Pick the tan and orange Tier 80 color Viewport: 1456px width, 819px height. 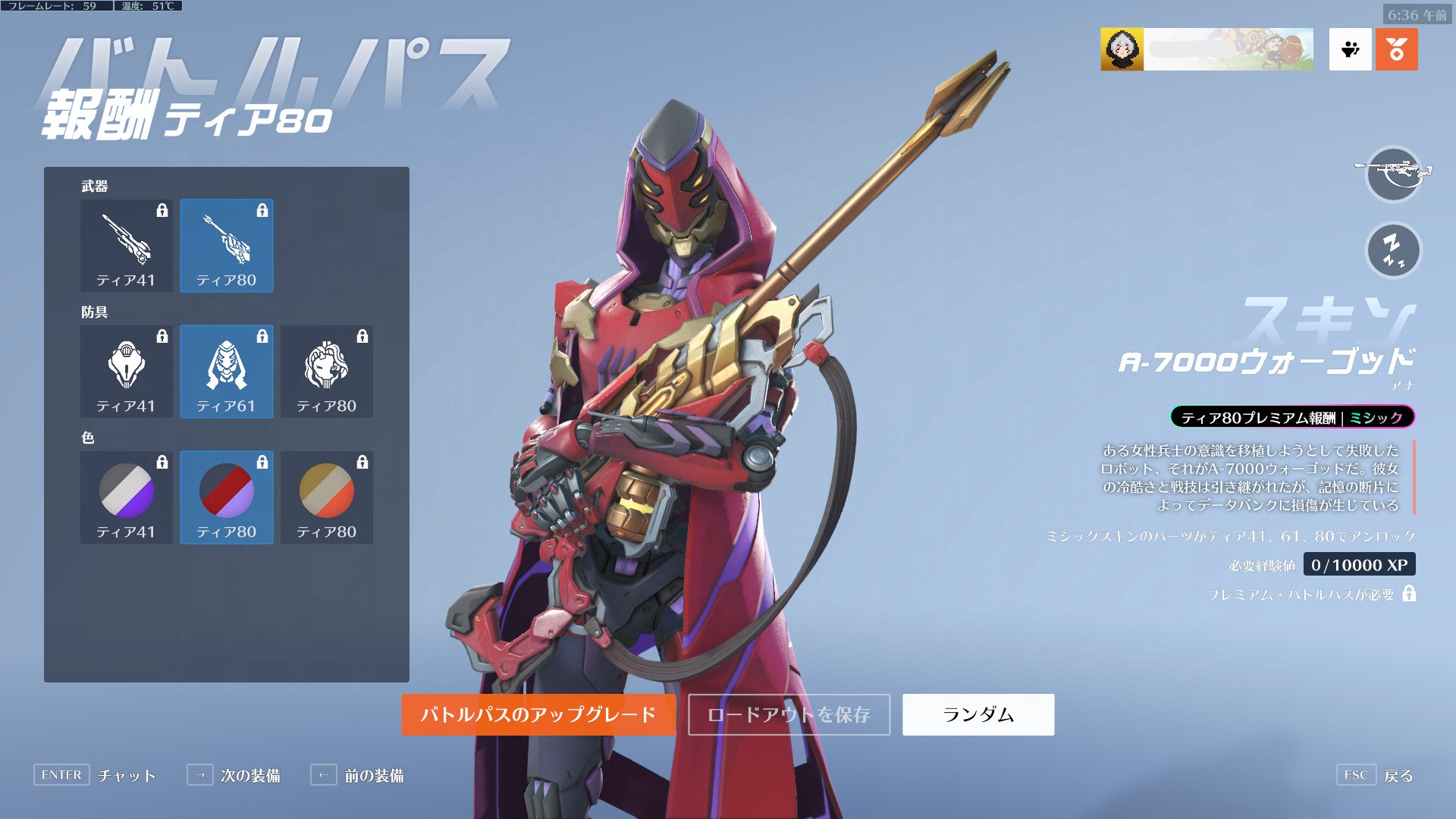click(327, 497)
